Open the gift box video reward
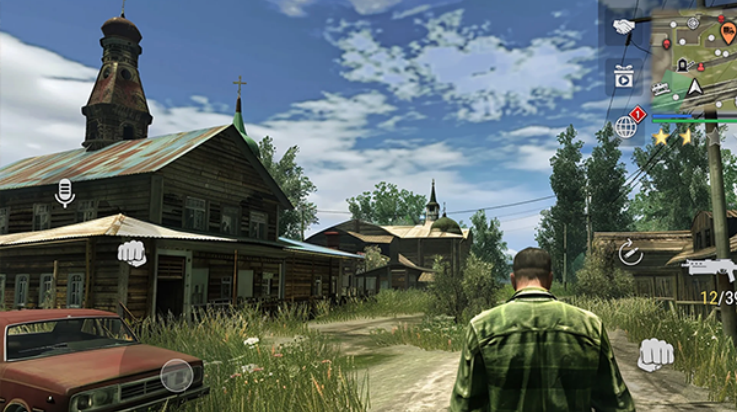The height and width of the screenshot is (412, 737). point(624,76)
